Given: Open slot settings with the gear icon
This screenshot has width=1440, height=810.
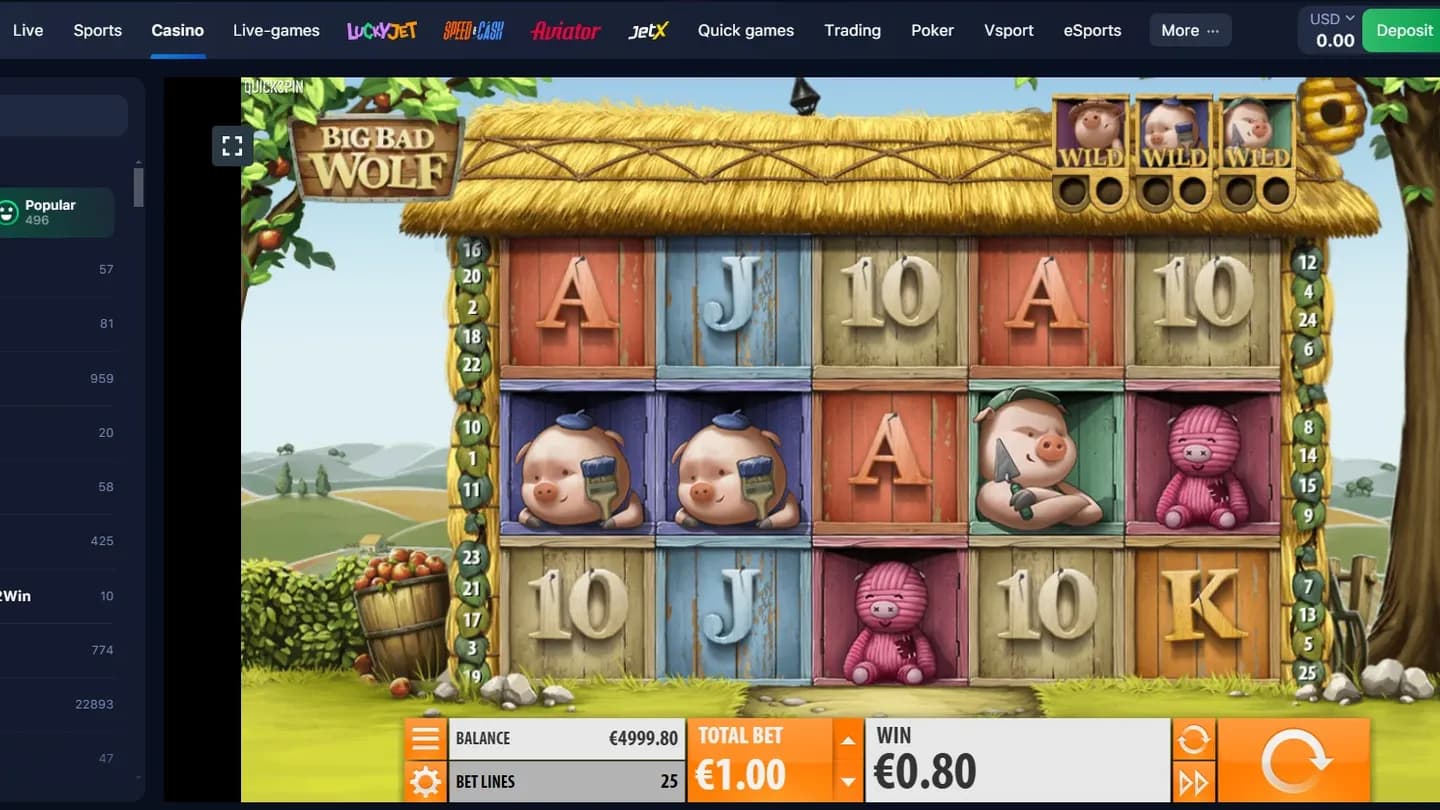Looking at the screenshot, I should (x=426, y=781).
